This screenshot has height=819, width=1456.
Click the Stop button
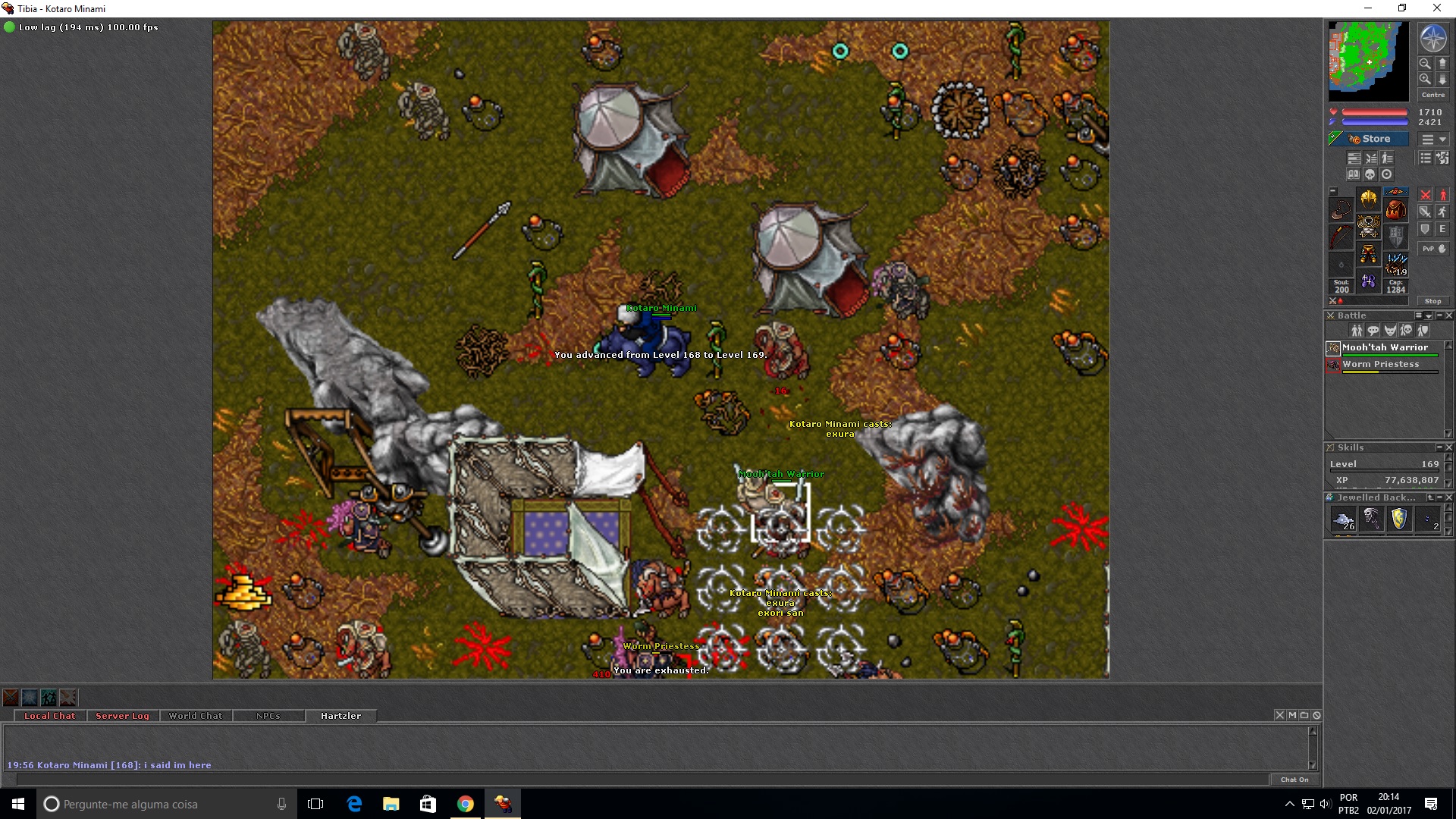1432,301
